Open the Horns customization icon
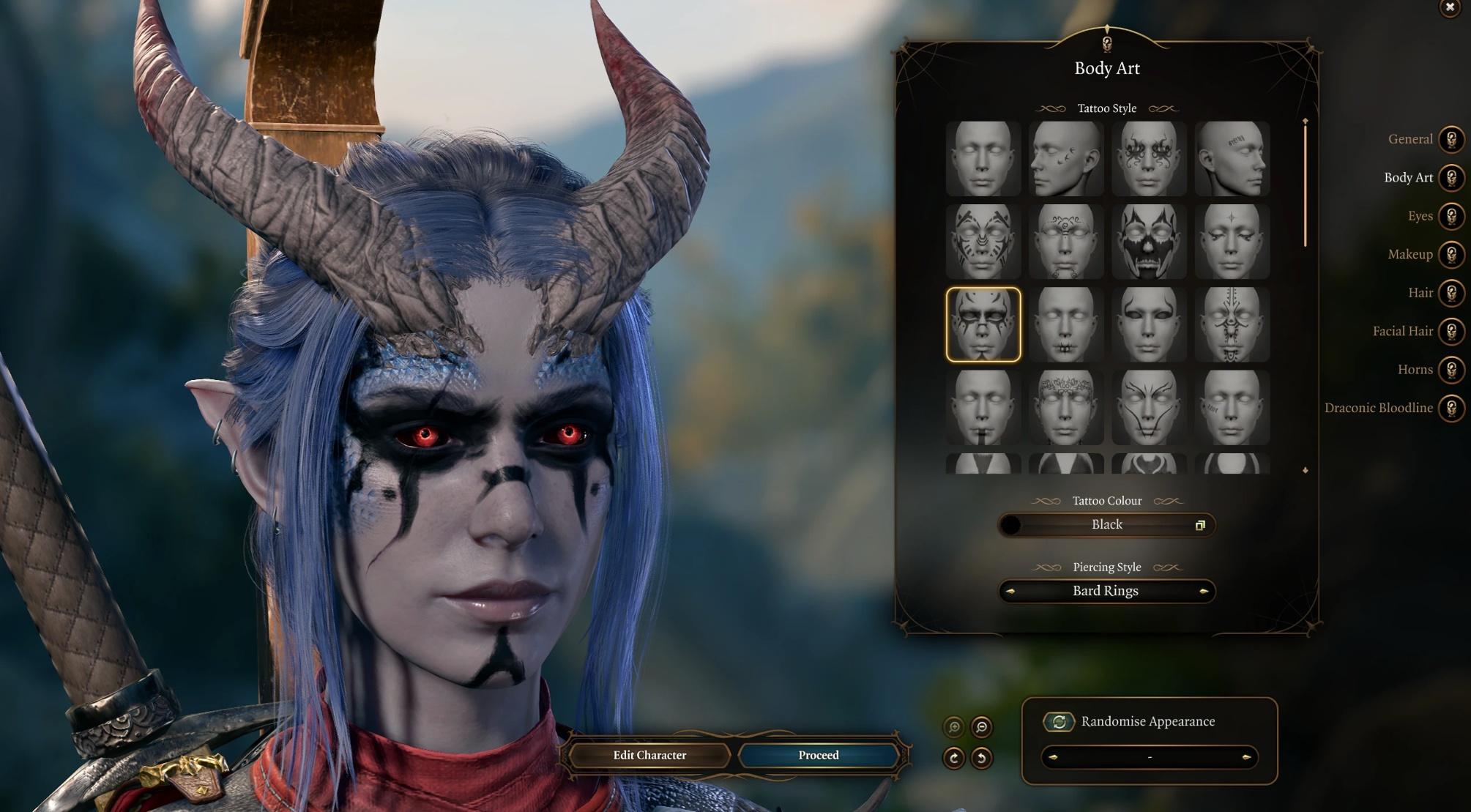 coord(1450,370)
